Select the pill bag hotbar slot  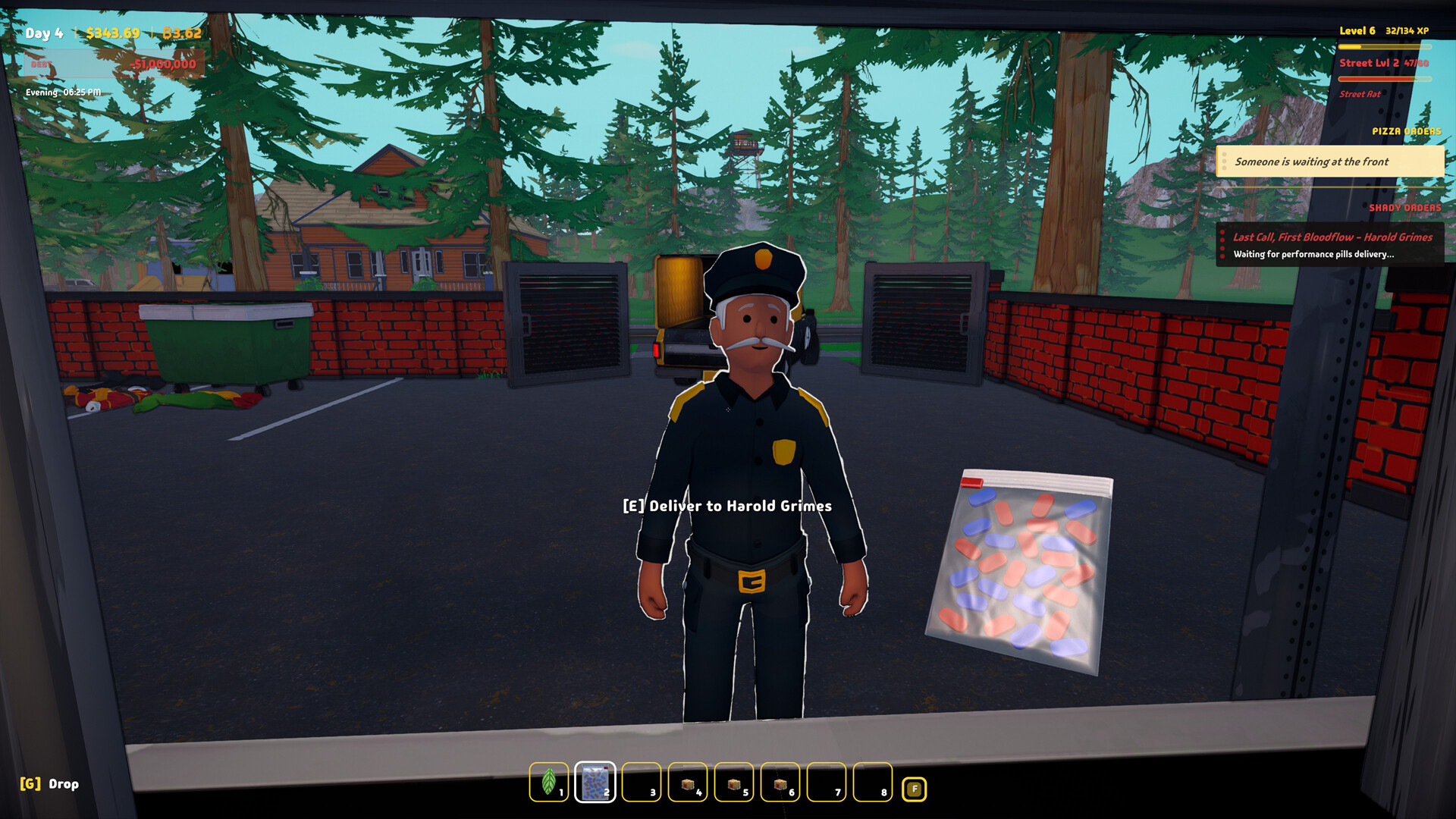click(x=595, y=782)
